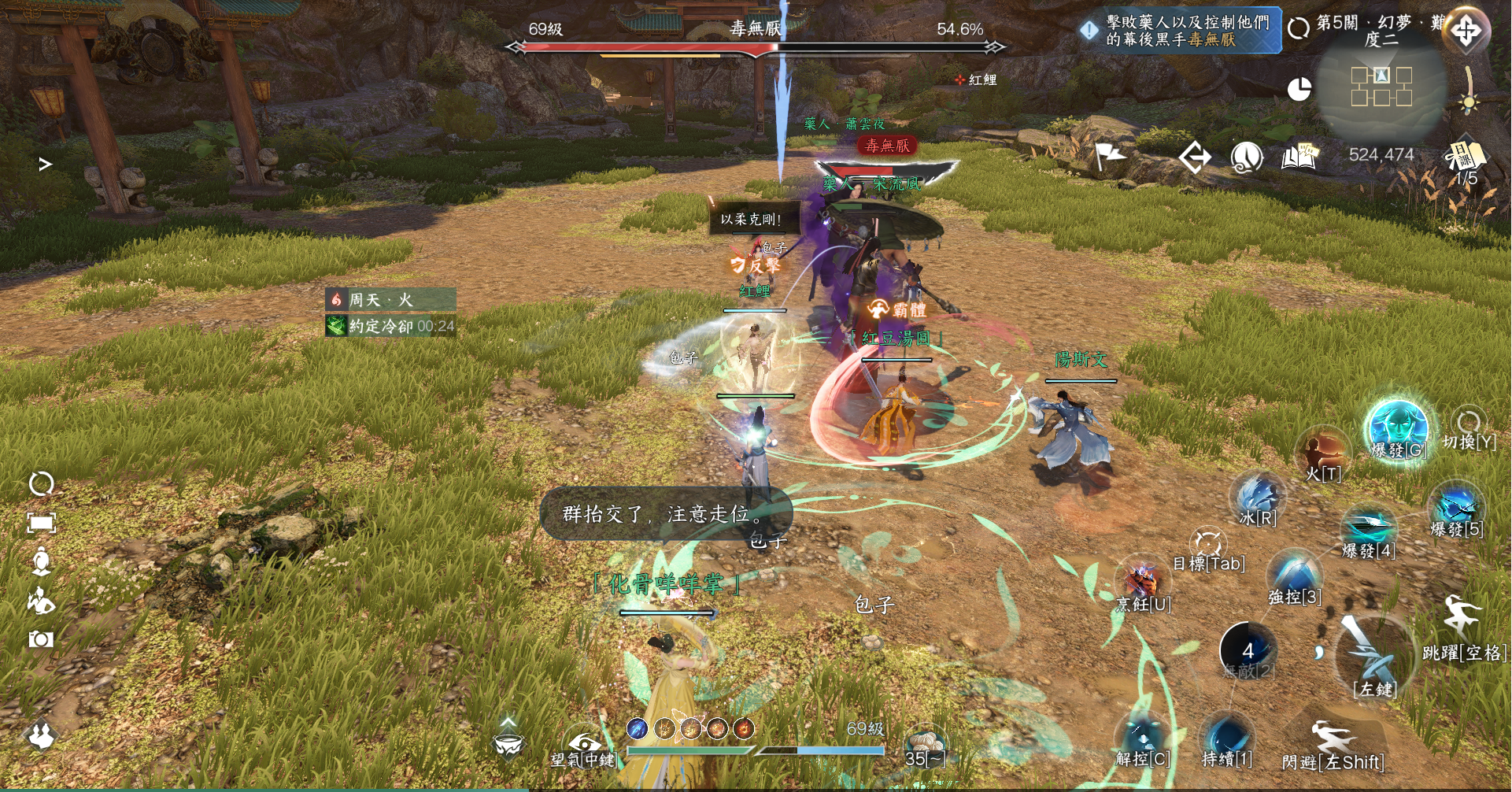The height and width of the screenshot is (792, 1512).
Task: Cast the 冰[R] ice skill
Action: (1258, 498)
